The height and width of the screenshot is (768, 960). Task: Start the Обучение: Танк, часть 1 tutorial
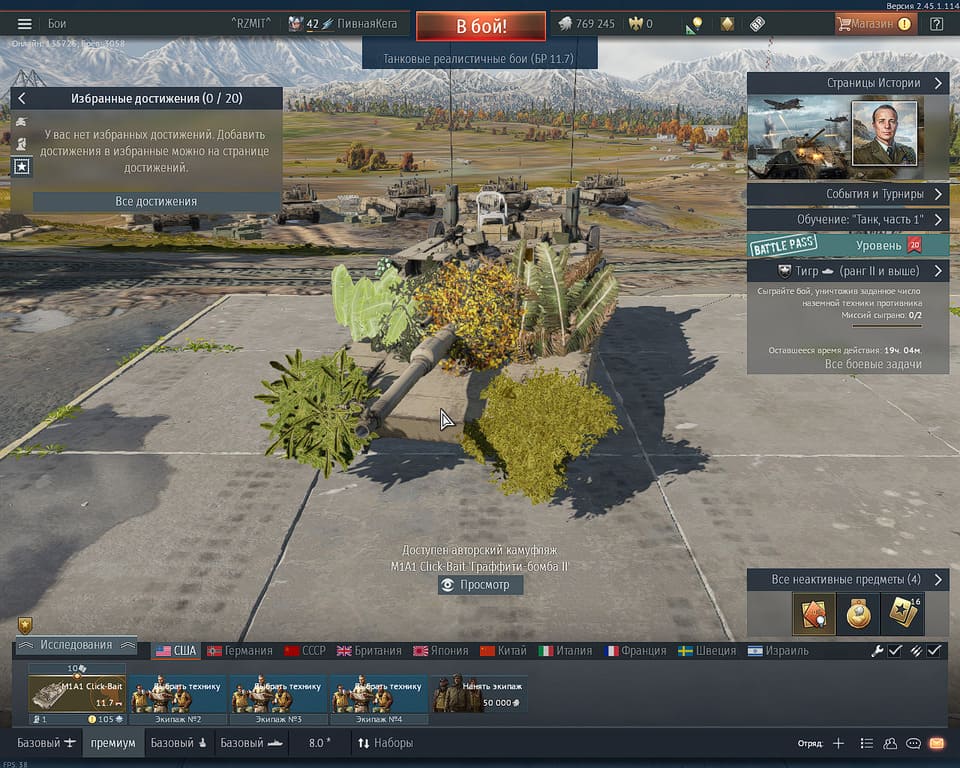pos(847,219)
